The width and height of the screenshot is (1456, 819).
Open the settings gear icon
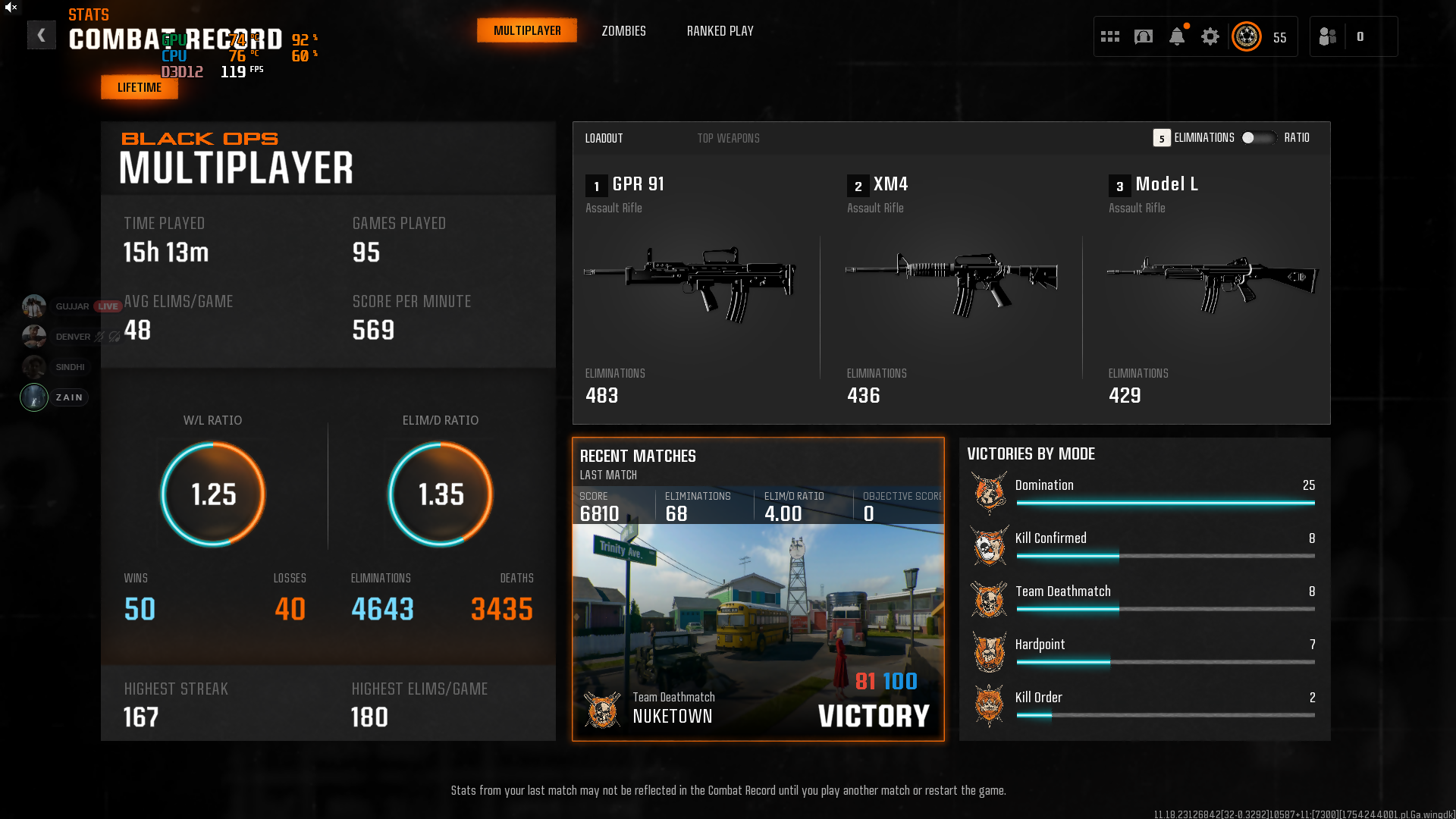point(1210,36)
